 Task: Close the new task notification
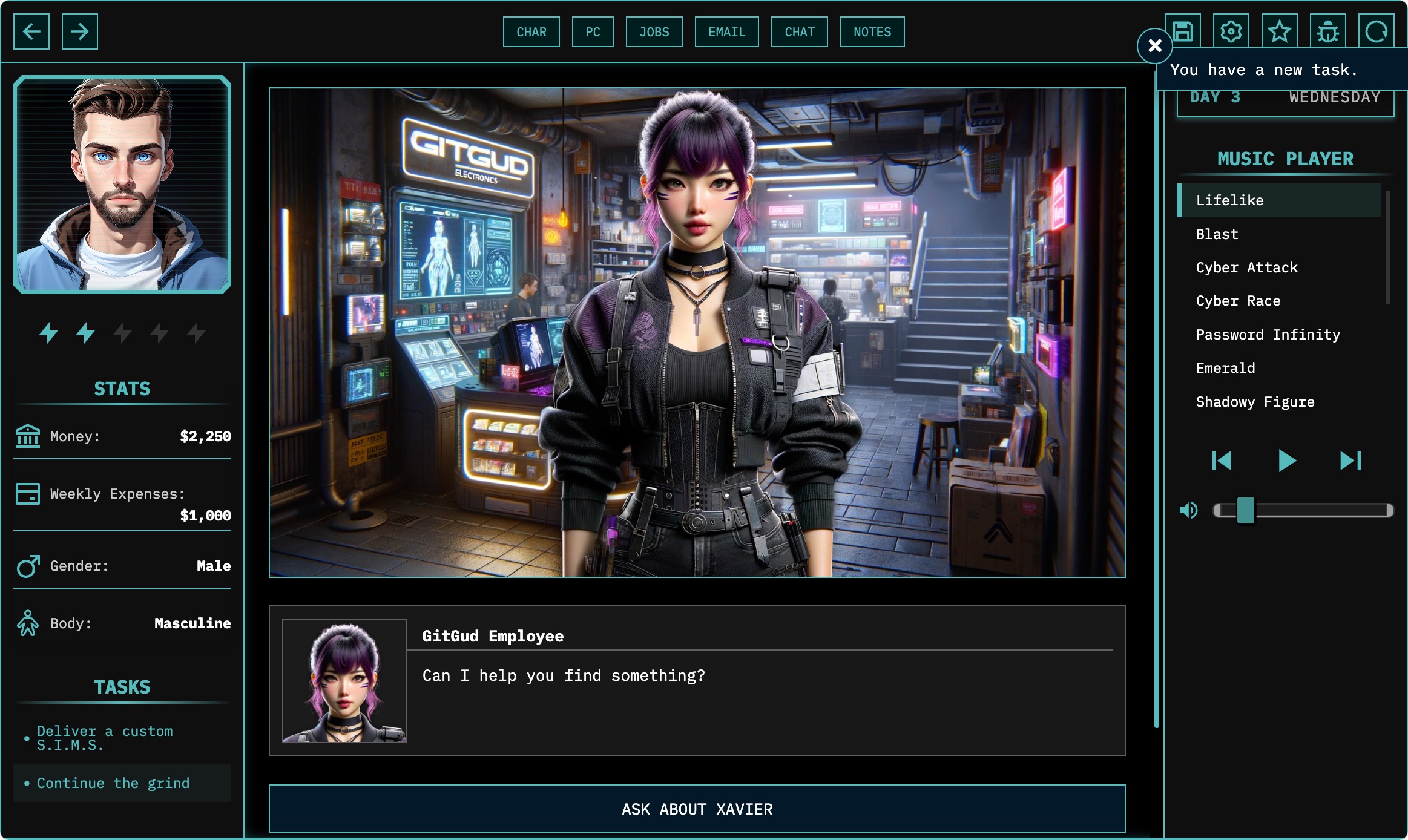1154,45
